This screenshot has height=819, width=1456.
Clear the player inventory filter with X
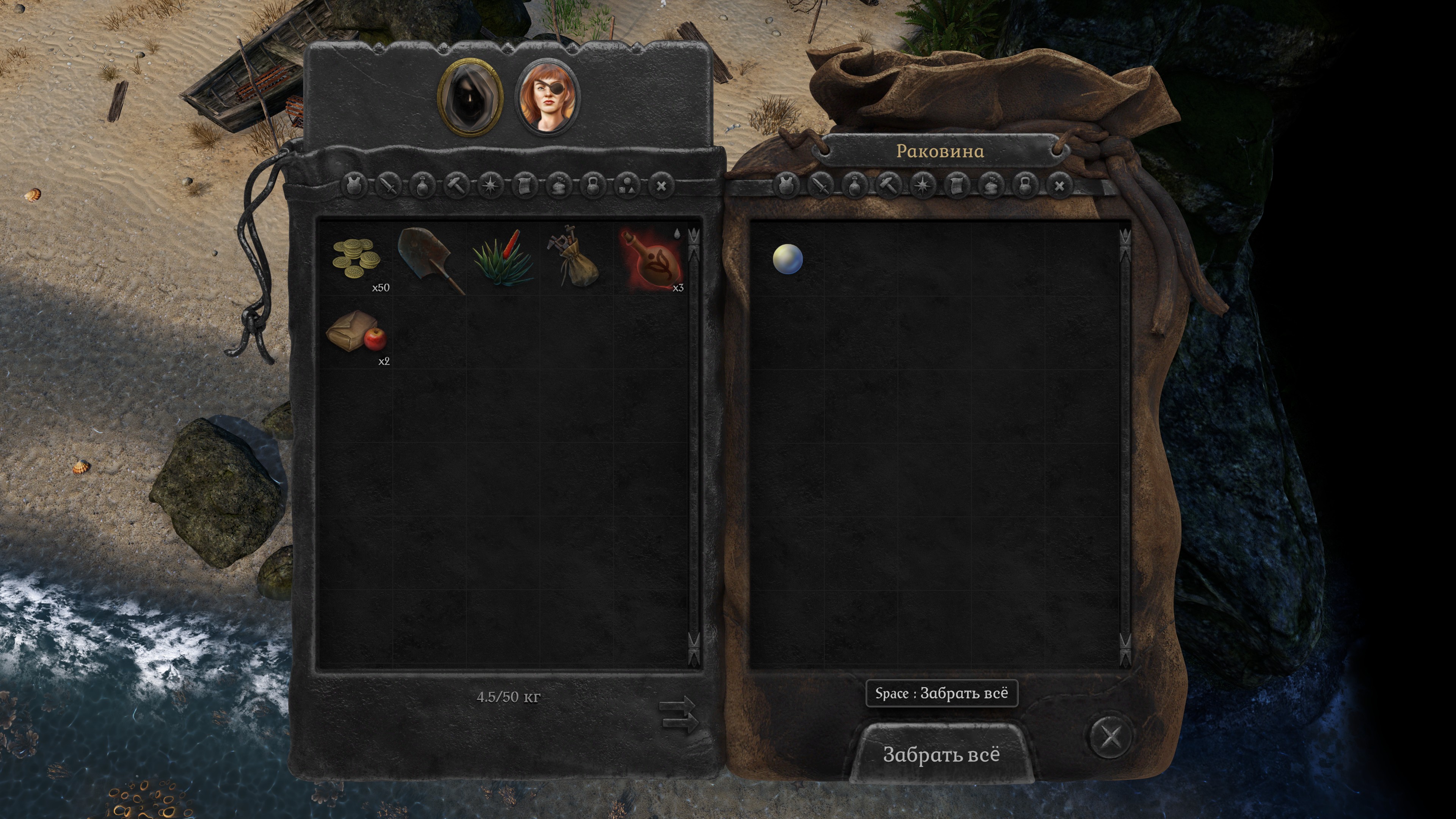(661, 185)
